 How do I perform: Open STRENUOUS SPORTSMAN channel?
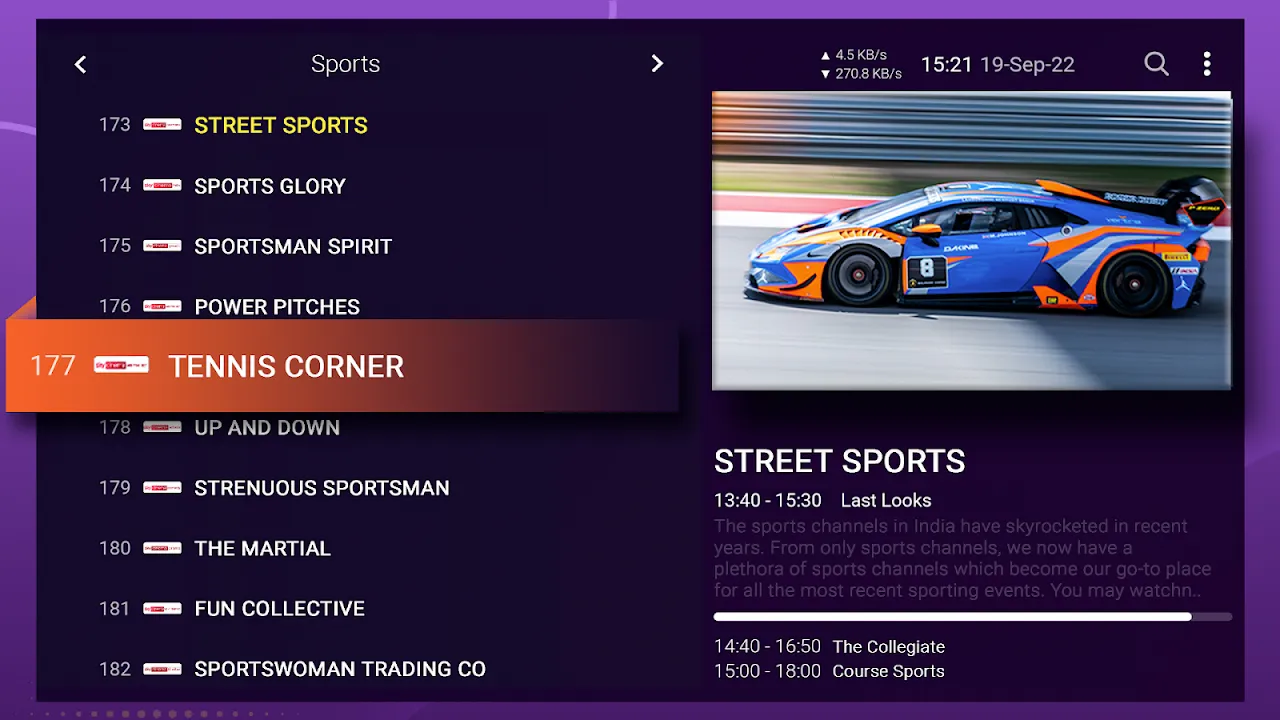pos(321,488)
